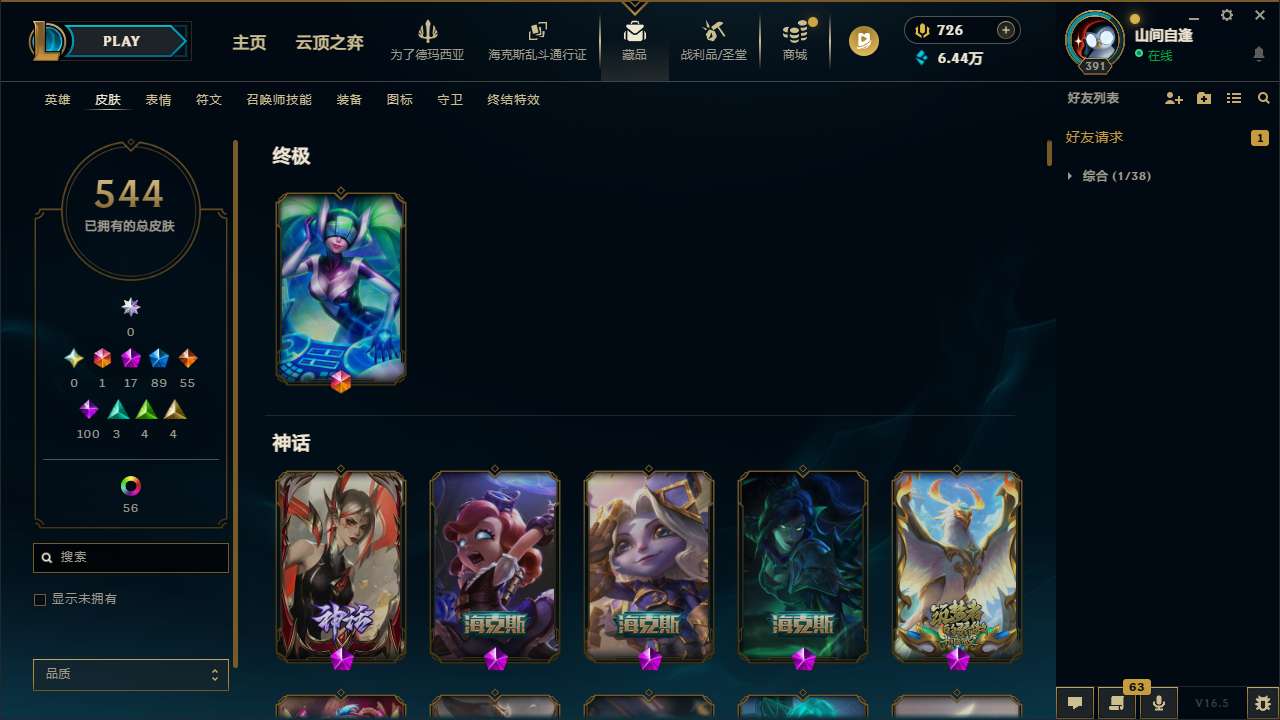Open the 商城 store icon

[x=794, y=41]
